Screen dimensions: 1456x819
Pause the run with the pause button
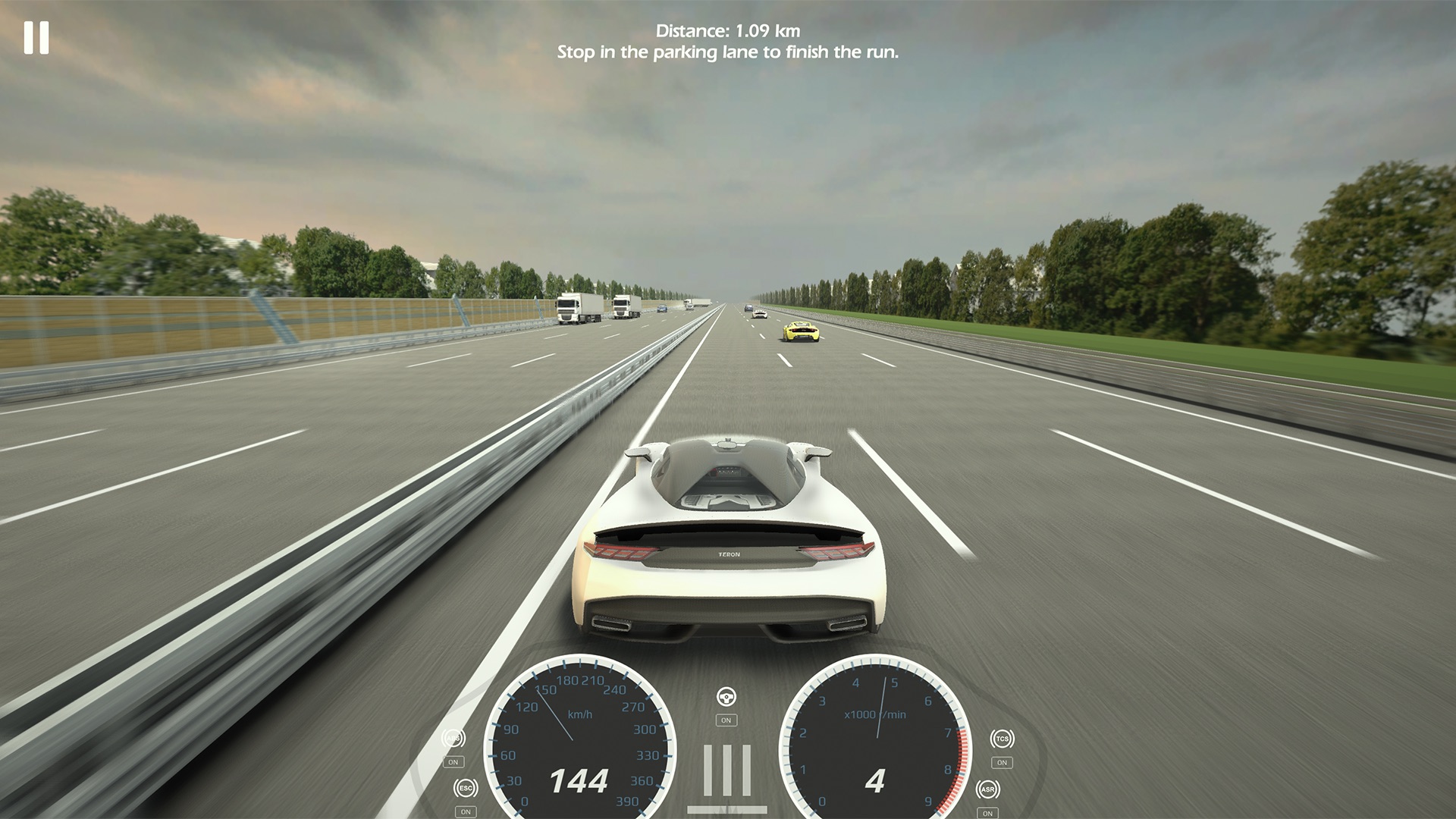click(x=36, y=37)
